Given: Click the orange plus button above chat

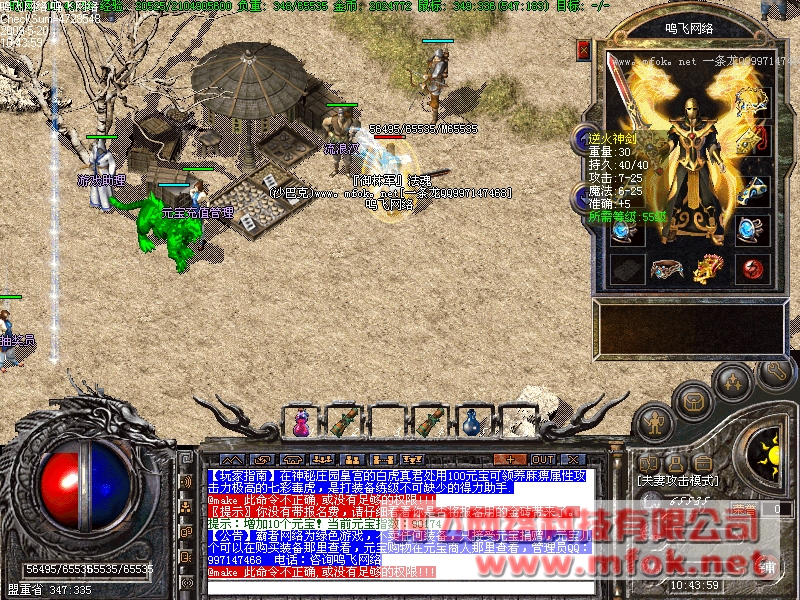Looking at the screenshot, I should pos(510,459).
